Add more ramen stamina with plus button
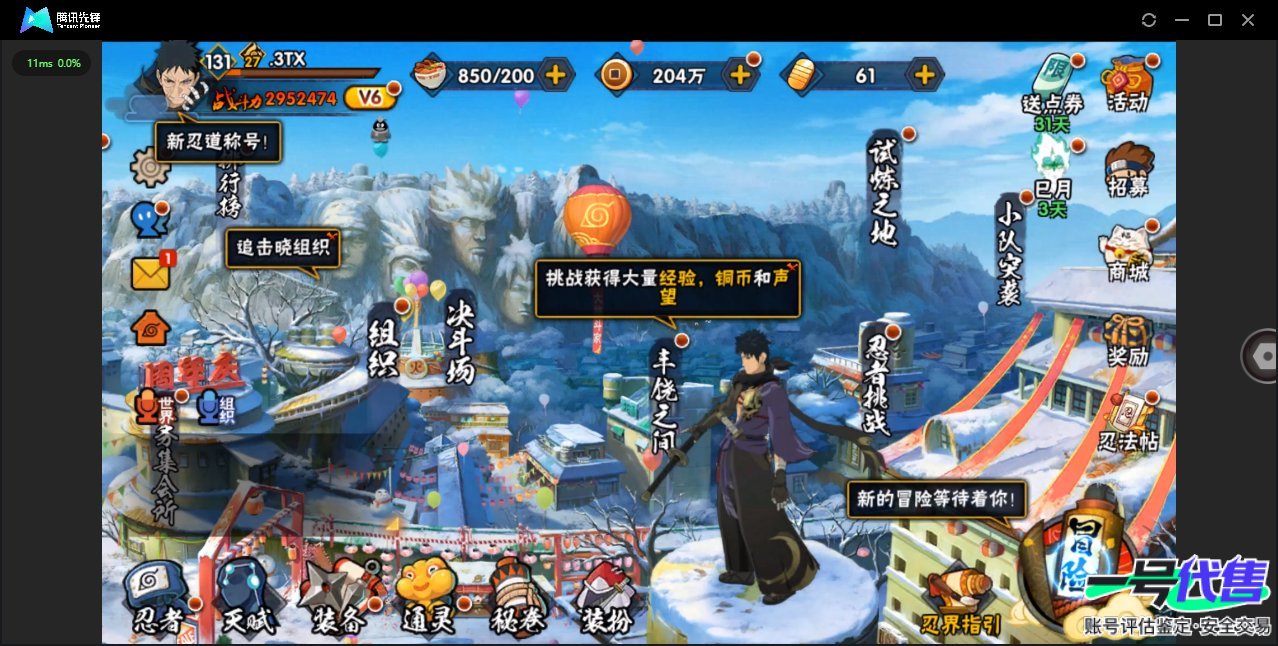1278x646 pixels. click(556, 74)
